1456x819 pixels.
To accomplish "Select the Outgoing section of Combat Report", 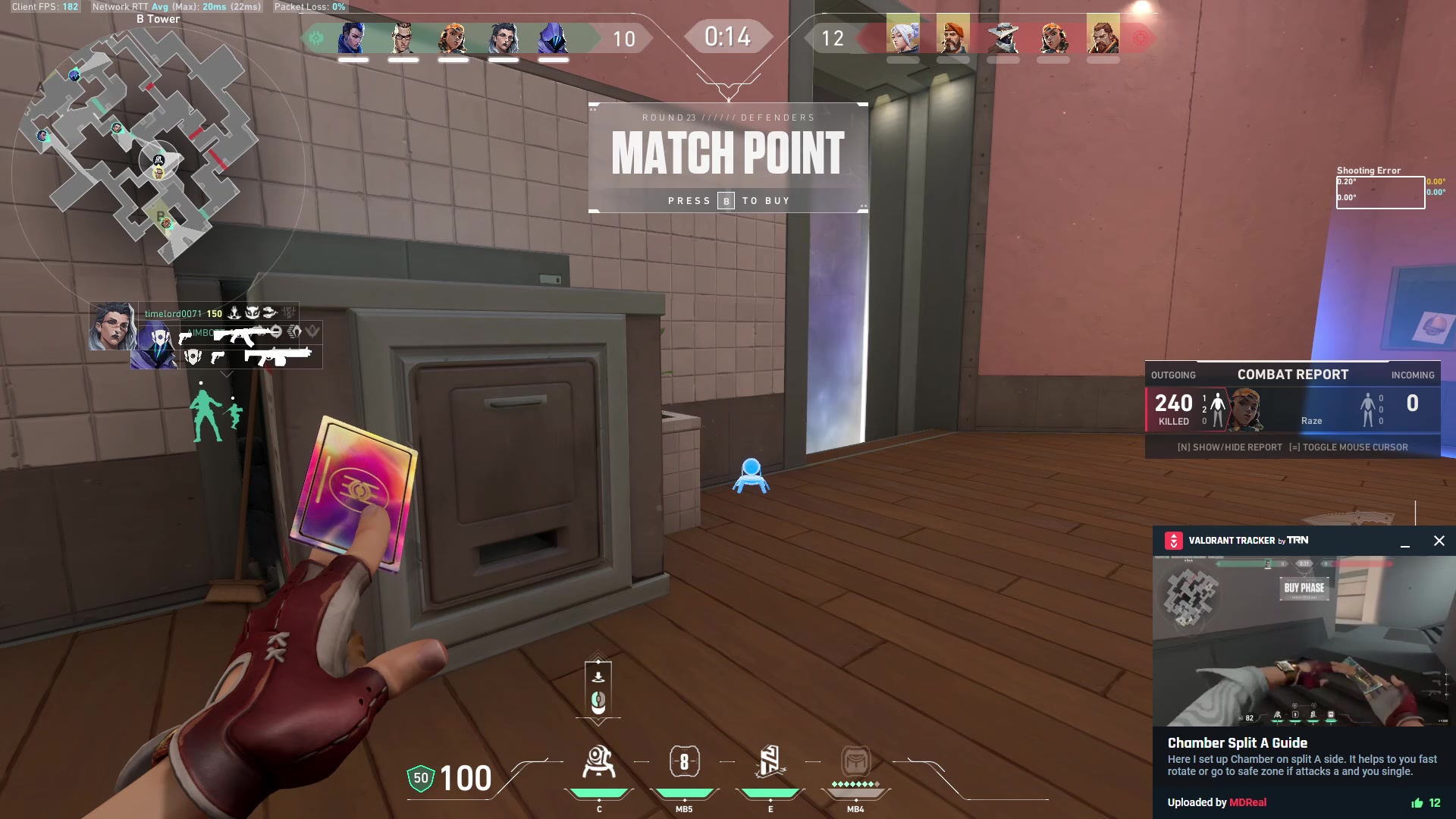I will (1174, 375).
